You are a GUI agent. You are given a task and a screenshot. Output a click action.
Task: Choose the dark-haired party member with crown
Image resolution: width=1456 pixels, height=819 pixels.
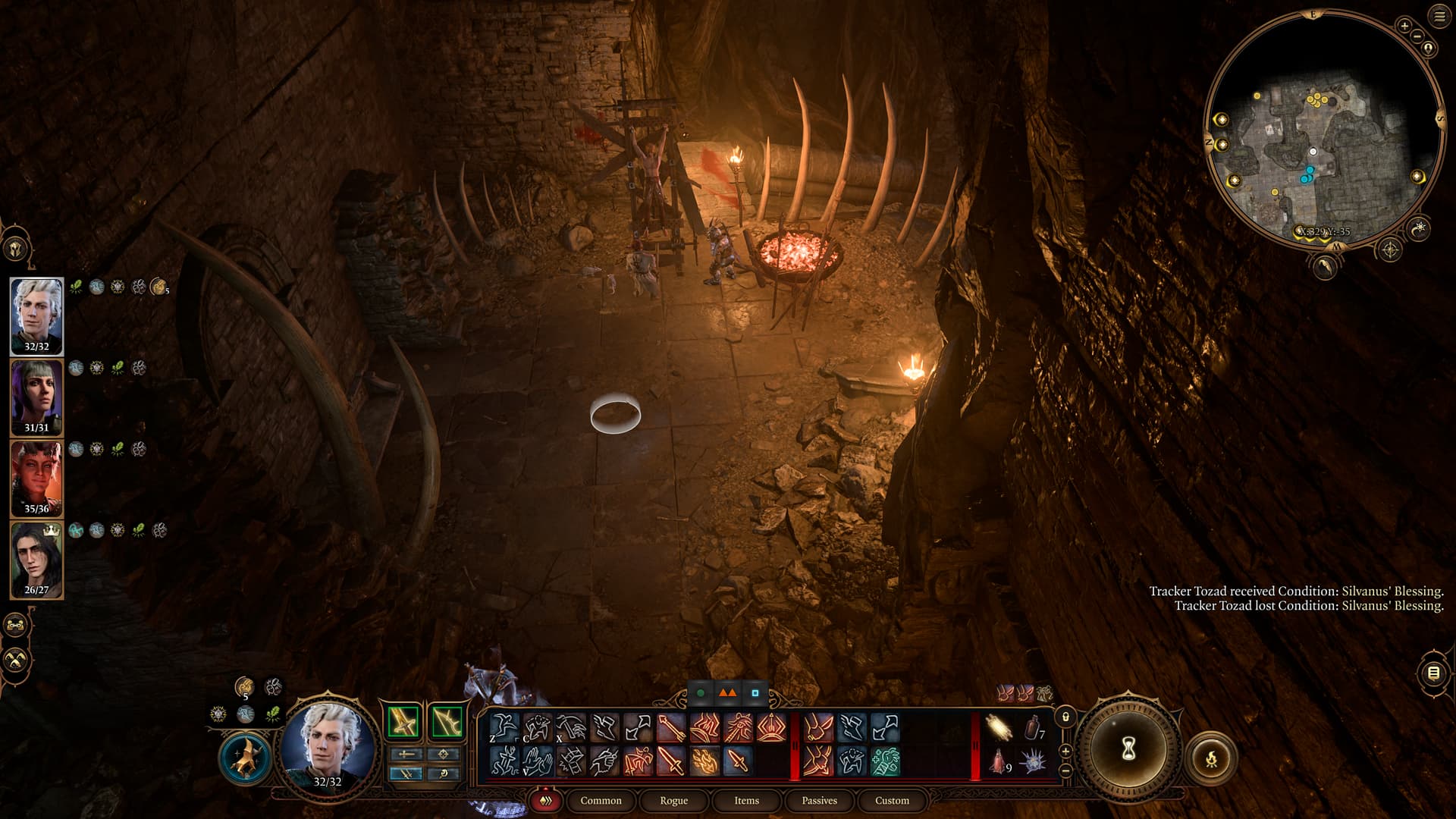[36, 560]
